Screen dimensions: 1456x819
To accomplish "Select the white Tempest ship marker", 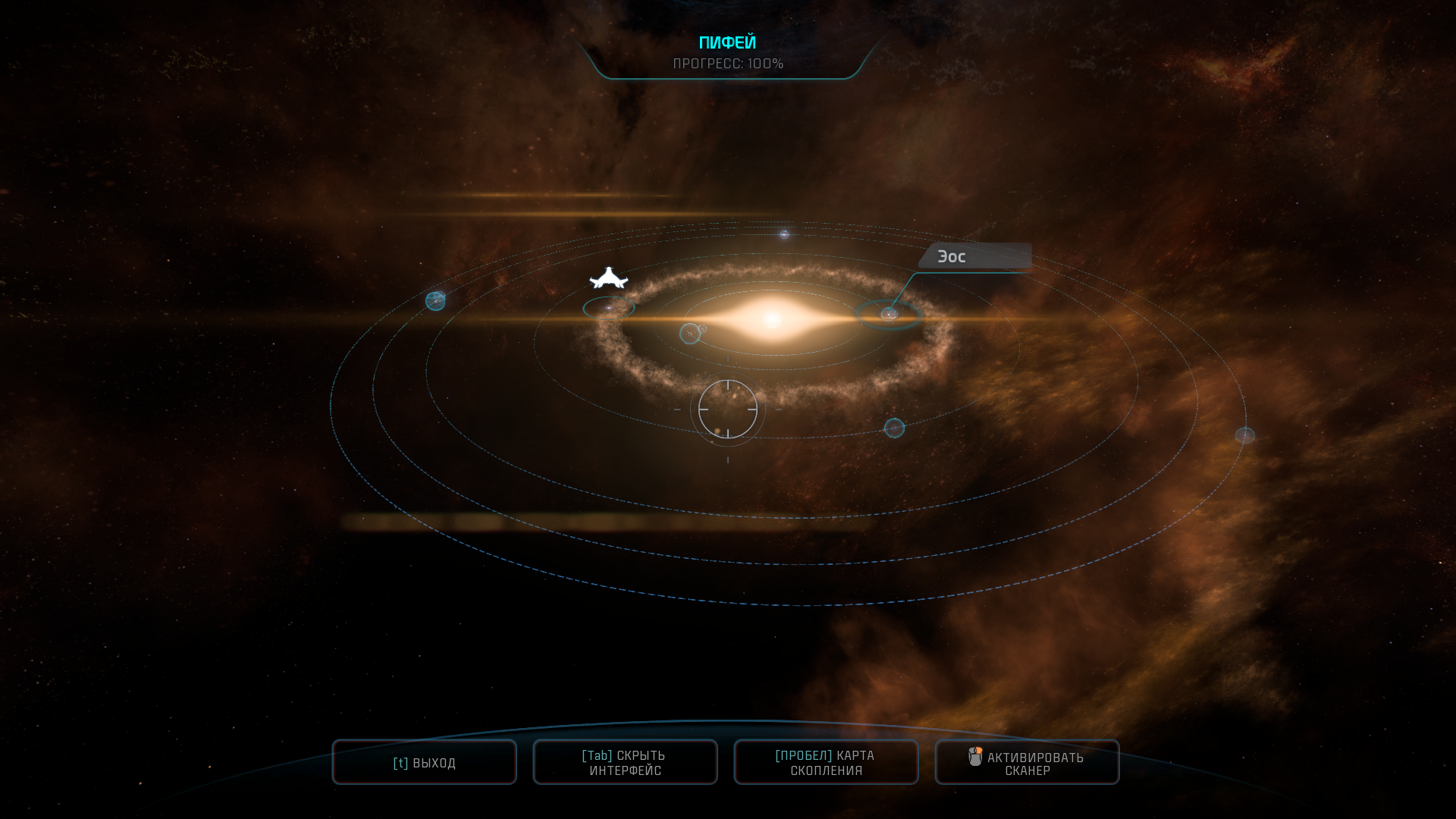I will tap(609, 279).
